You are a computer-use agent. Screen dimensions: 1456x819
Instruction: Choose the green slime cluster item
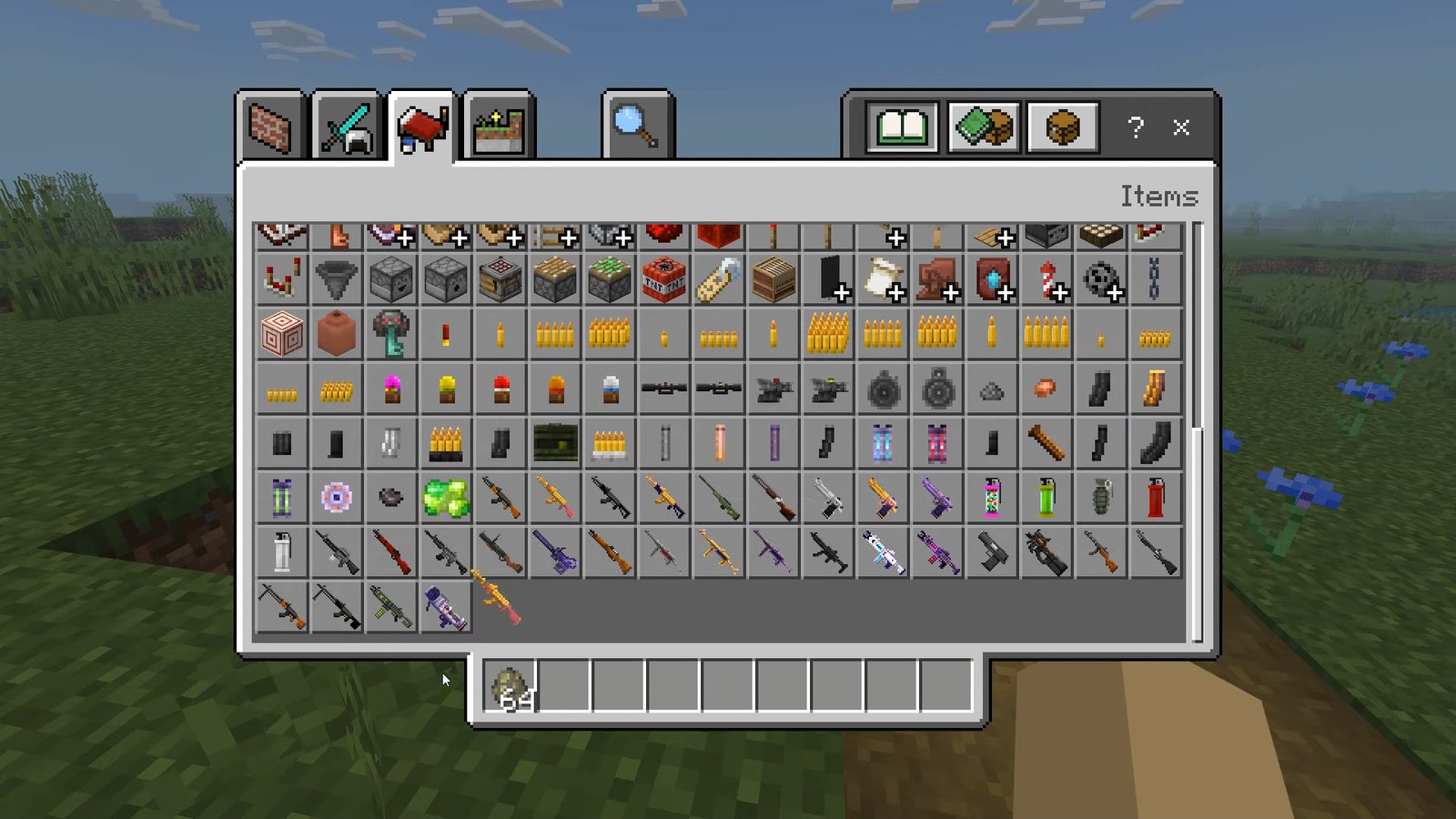click(x=446, y=498)
